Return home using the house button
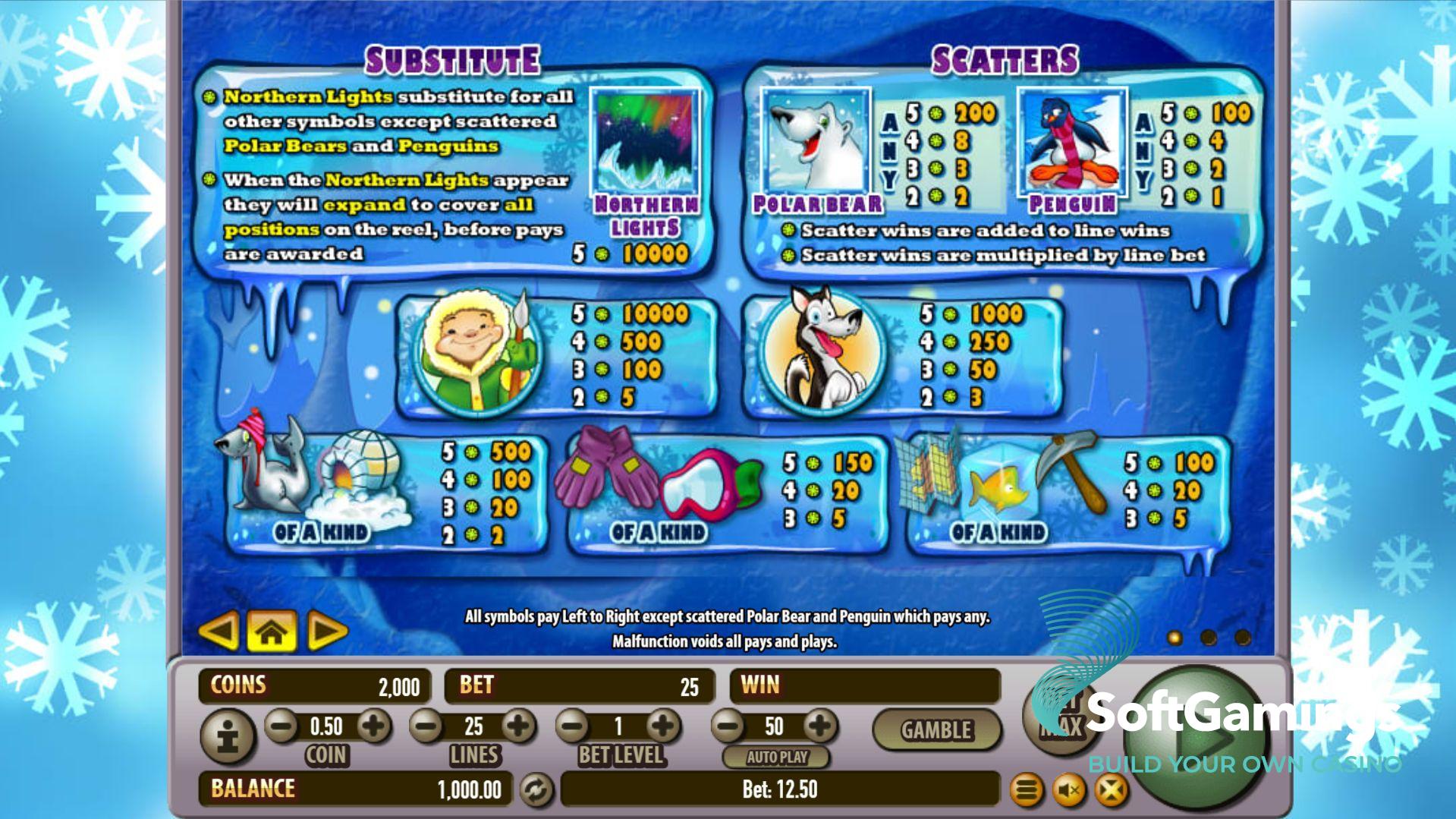The height and width of the screenshot is (819, 1456). [272, 631]
